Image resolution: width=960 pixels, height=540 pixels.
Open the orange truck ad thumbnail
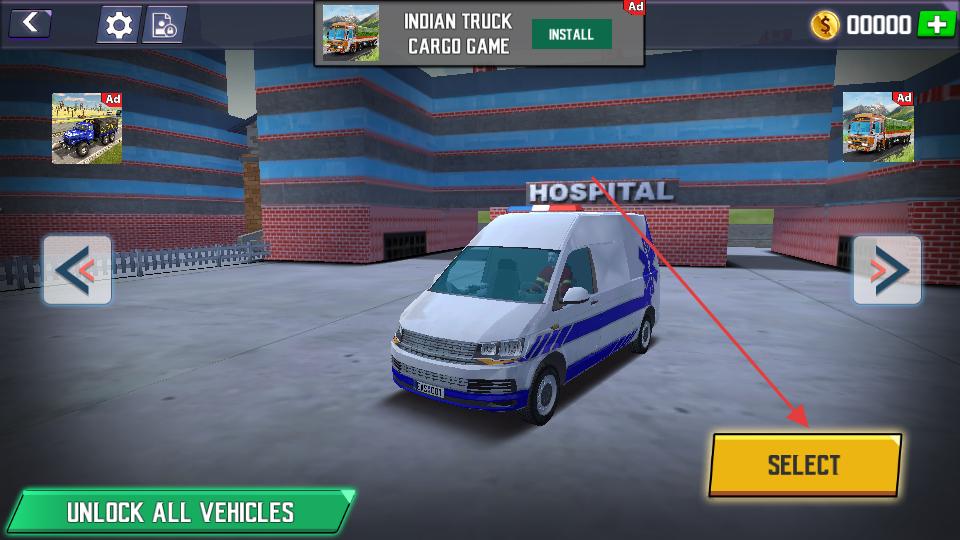click(878, 127)
